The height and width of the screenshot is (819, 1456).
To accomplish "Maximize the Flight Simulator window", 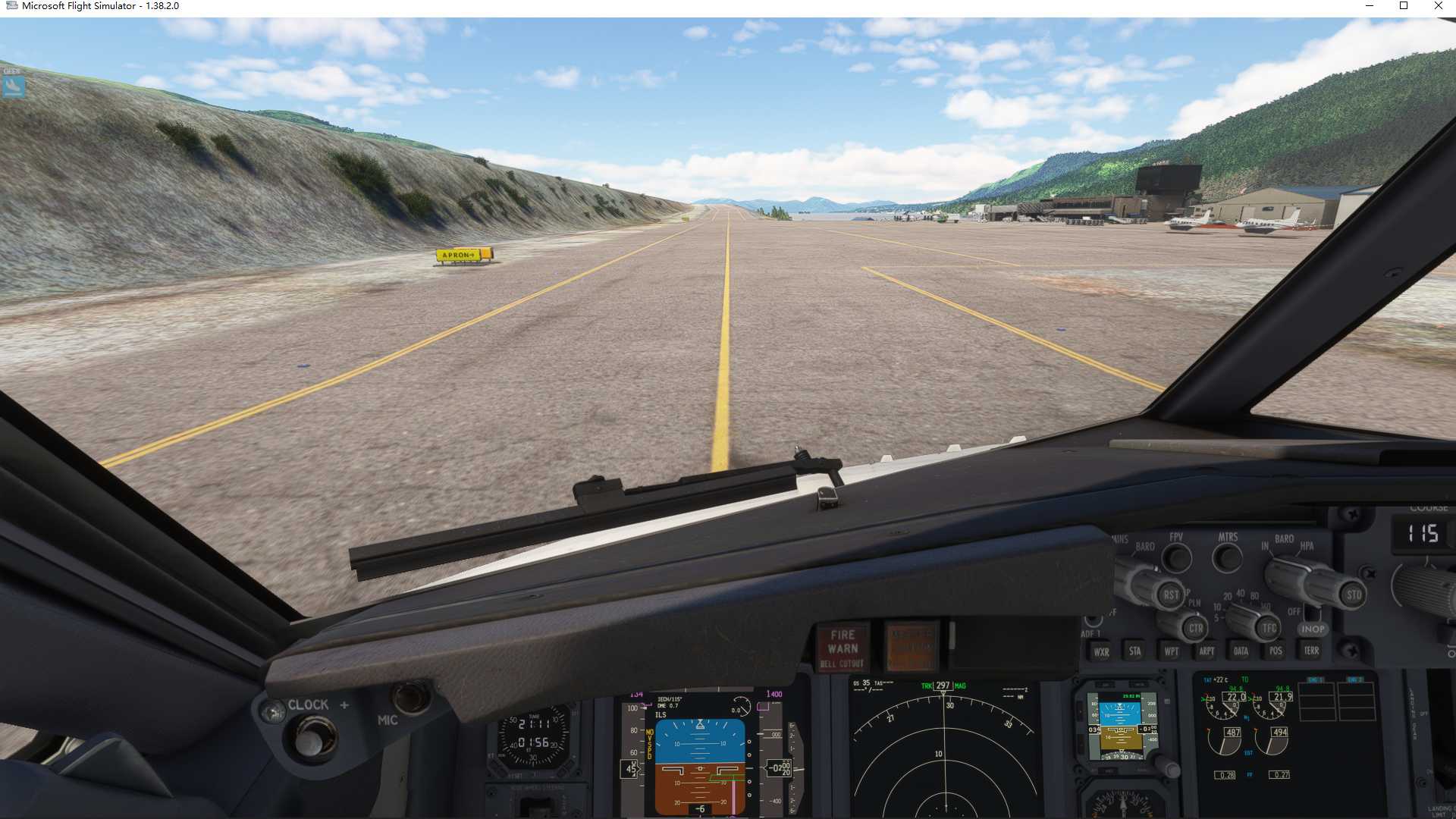I will pyautogui.click(x=1404, y=6).
